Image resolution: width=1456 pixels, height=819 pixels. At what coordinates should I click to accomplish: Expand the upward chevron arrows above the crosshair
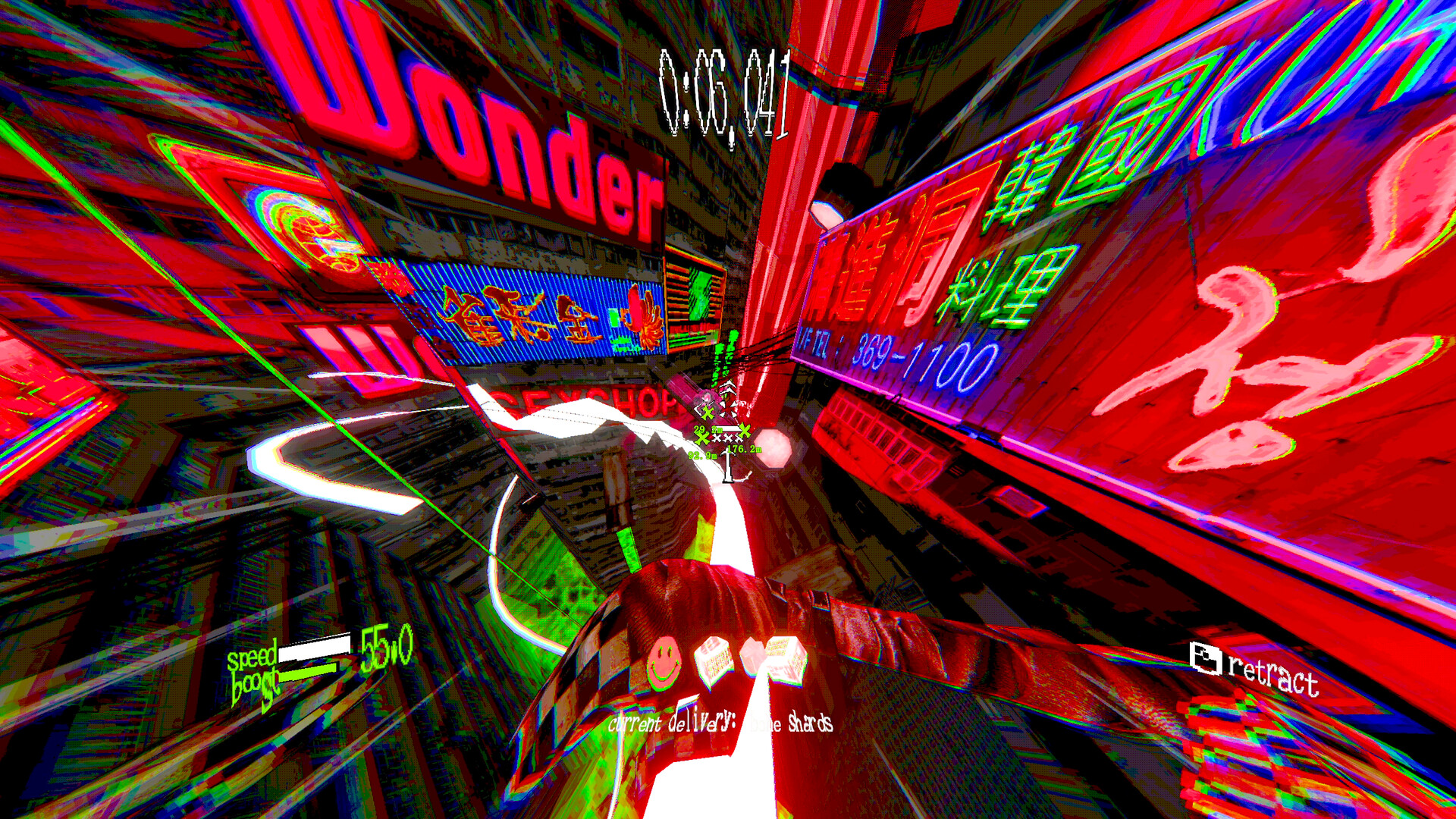point(726,388)
